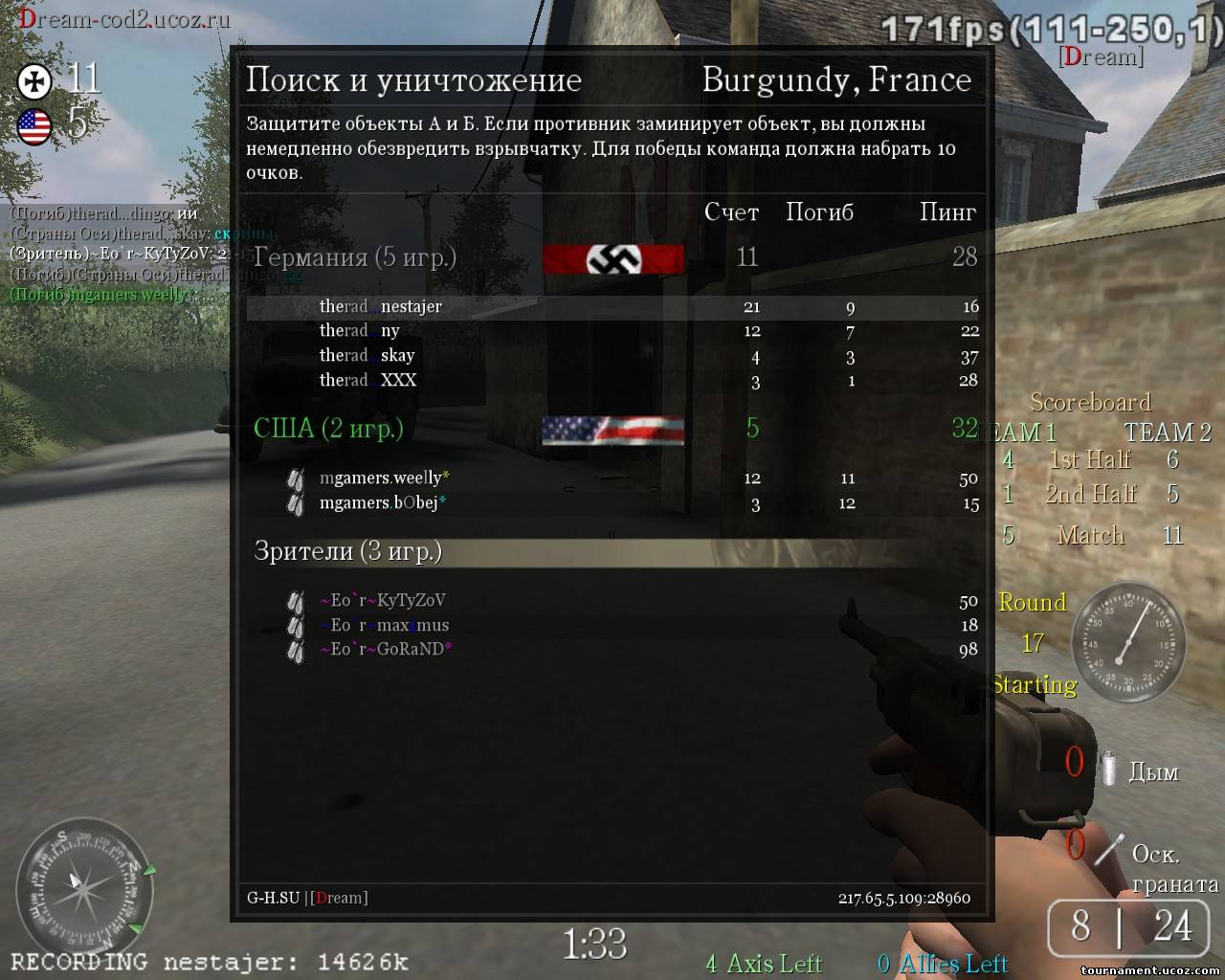This screenshot has width=1225, height=980.
Task: Select the therad XXX player row
Action: point(368,381)
